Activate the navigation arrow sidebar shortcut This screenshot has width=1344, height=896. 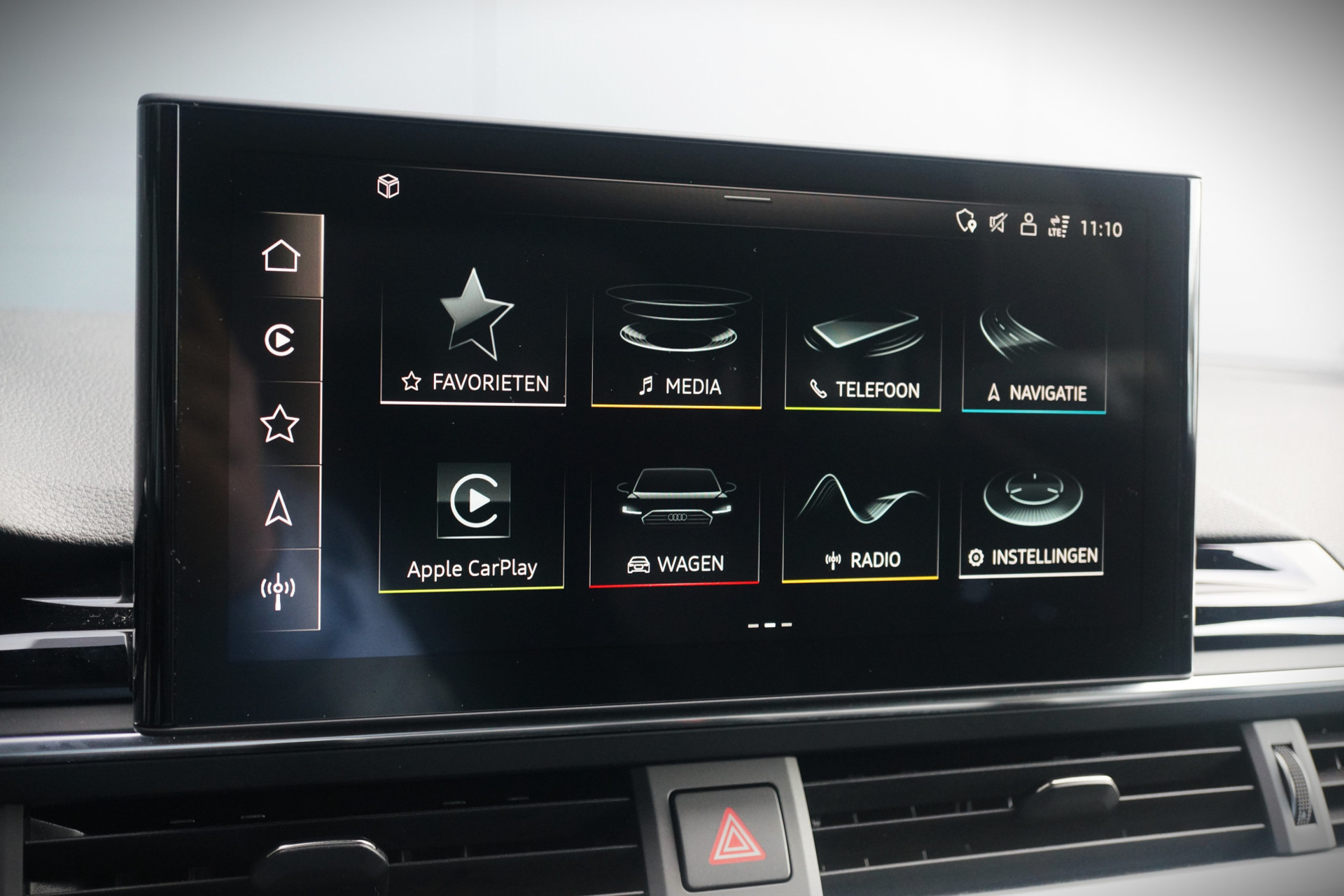[279, 507]
